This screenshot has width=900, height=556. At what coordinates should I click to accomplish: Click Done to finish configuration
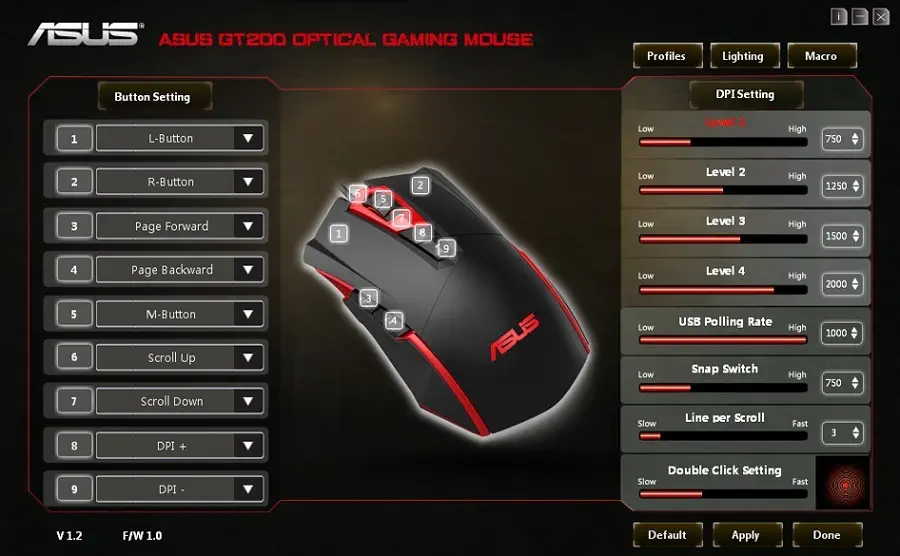coord(826,535)
